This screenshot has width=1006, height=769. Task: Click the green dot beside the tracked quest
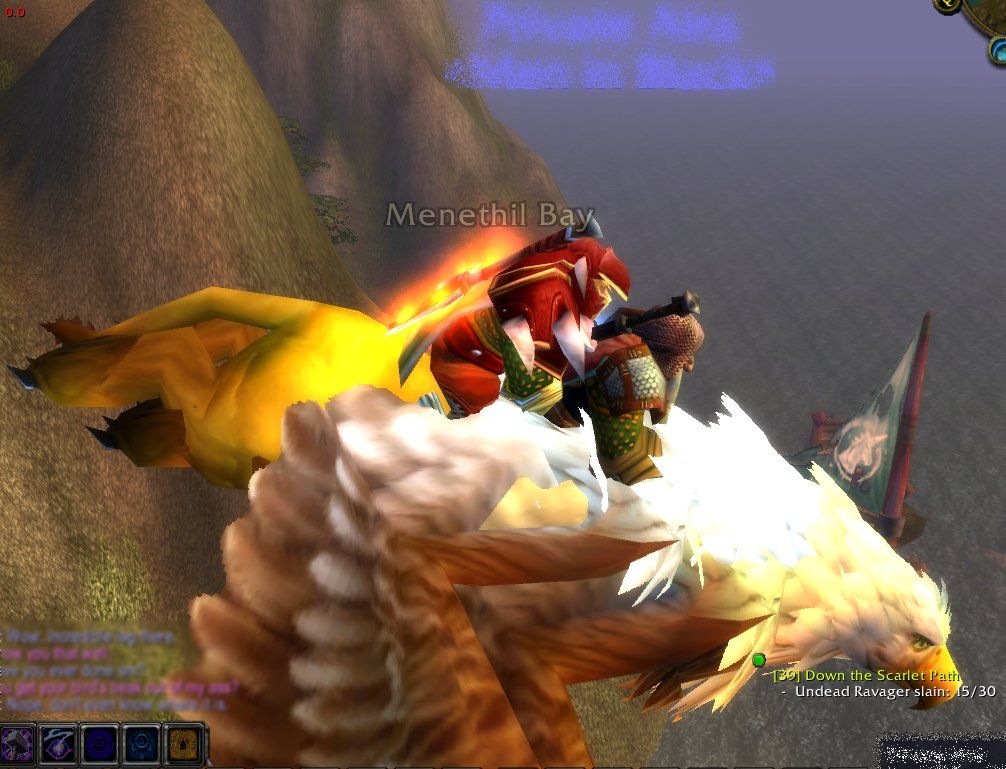coord(759,660)
